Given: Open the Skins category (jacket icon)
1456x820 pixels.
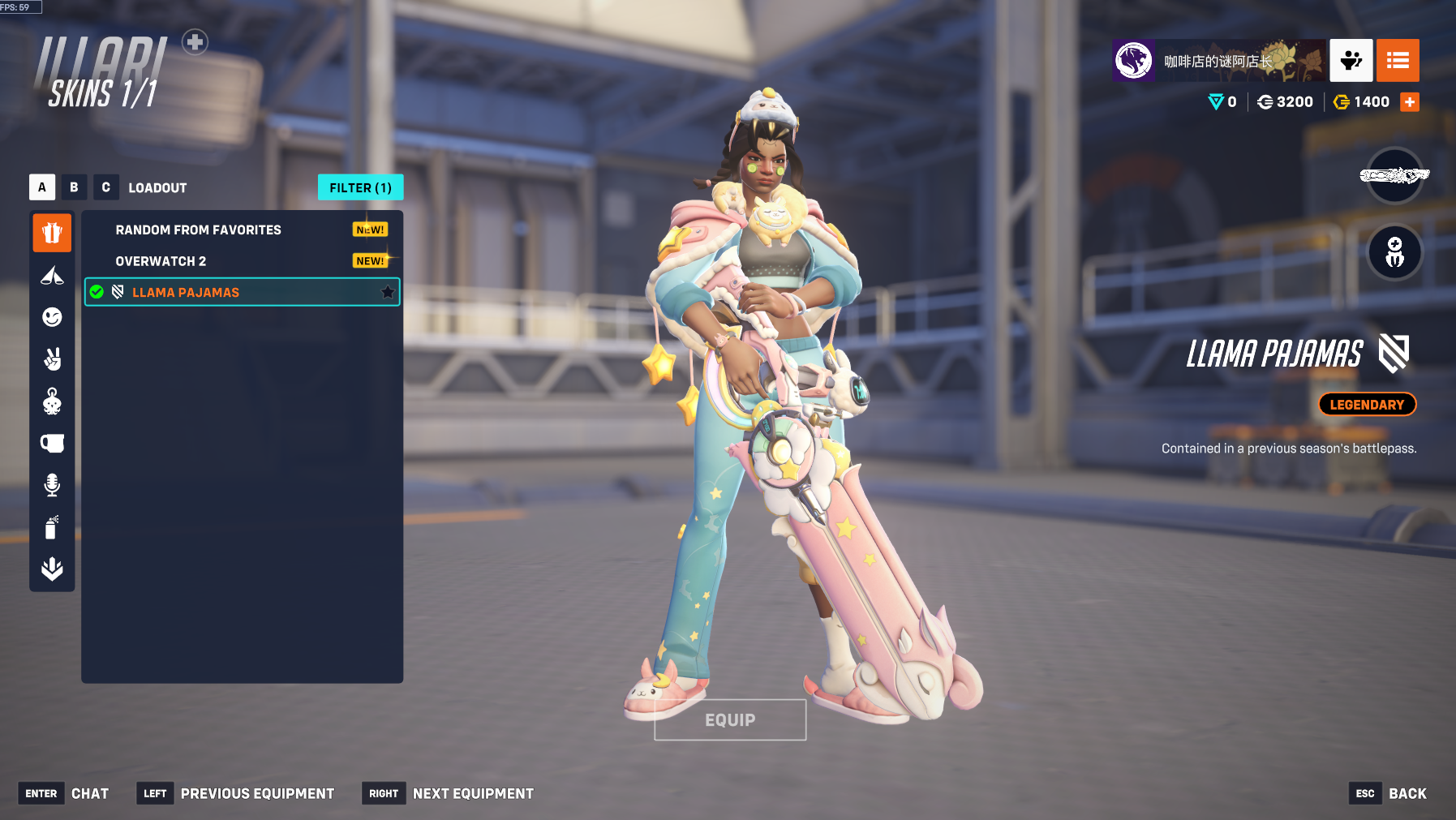Looking at the screenshot, I should click(52, 234).
